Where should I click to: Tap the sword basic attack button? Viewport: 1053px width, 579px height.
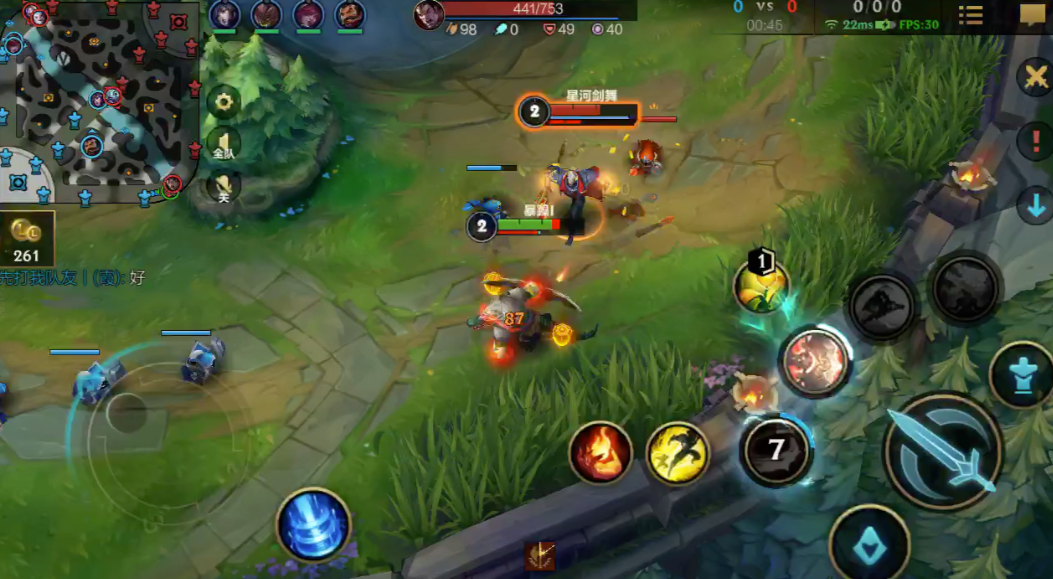pyautogui.click(x=942, y=451)
